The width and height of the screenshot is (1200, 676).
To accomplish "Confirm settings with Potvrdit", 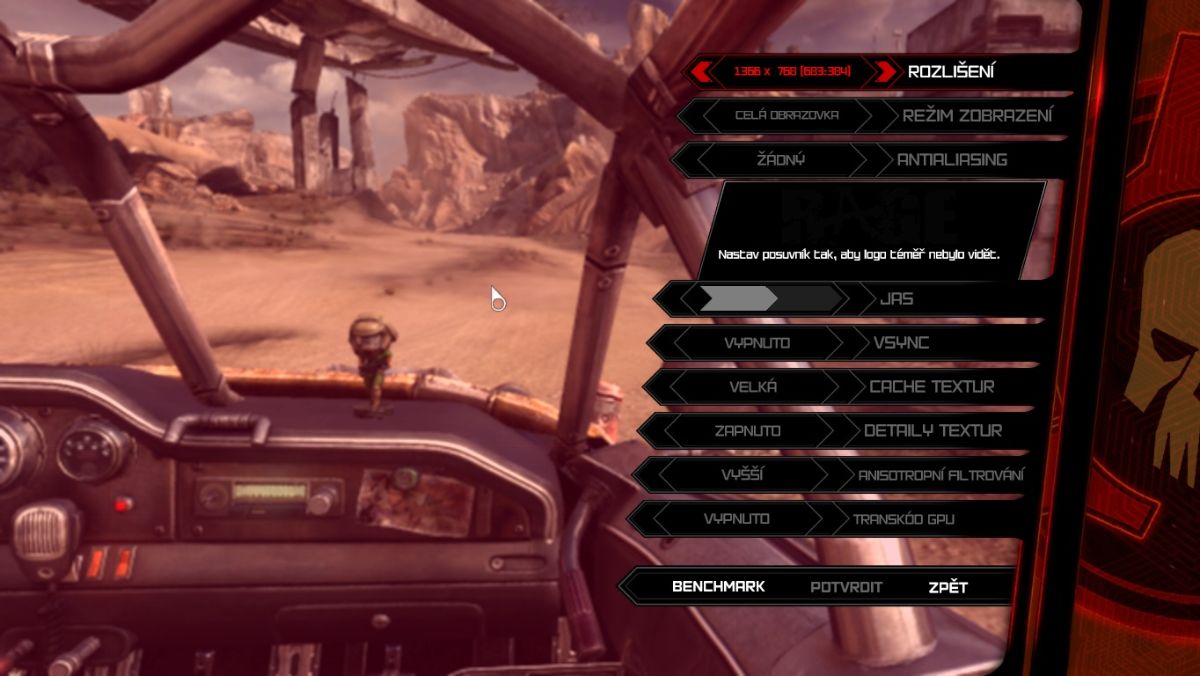I will (846, 587).
